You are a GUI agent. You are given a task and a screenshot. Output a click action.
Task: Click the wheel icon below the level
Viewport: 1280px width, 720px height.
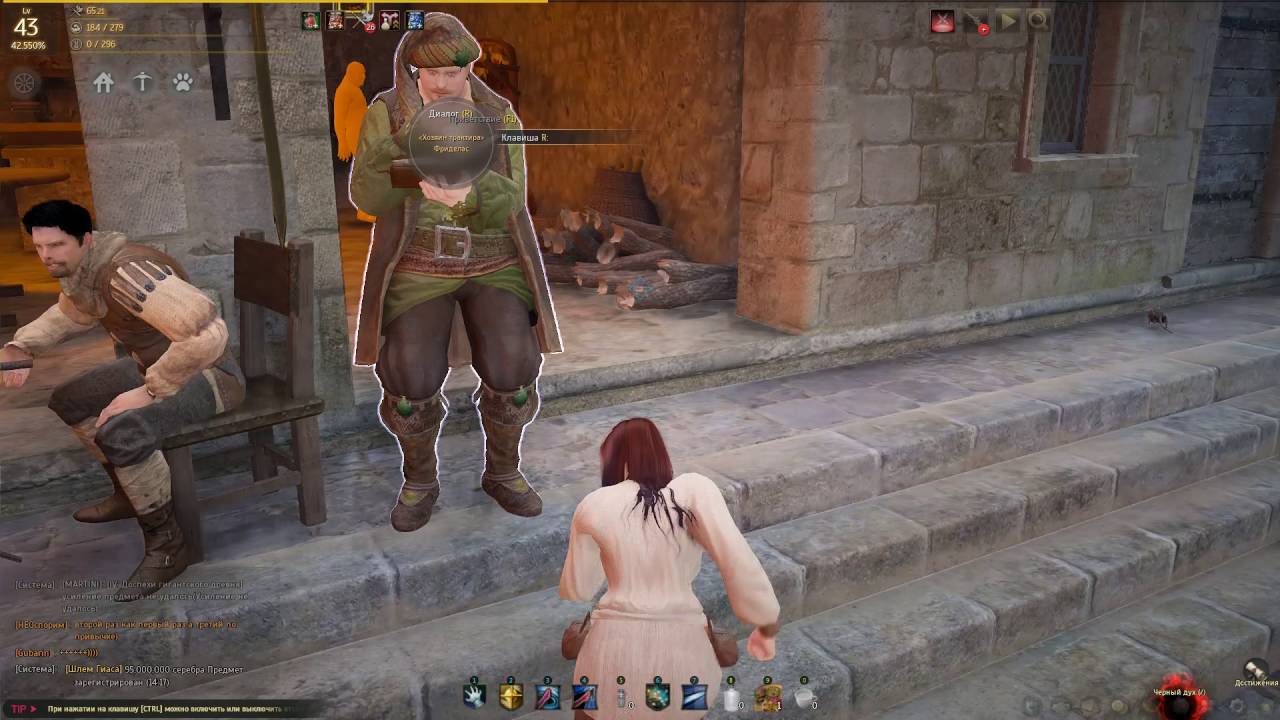24,82
